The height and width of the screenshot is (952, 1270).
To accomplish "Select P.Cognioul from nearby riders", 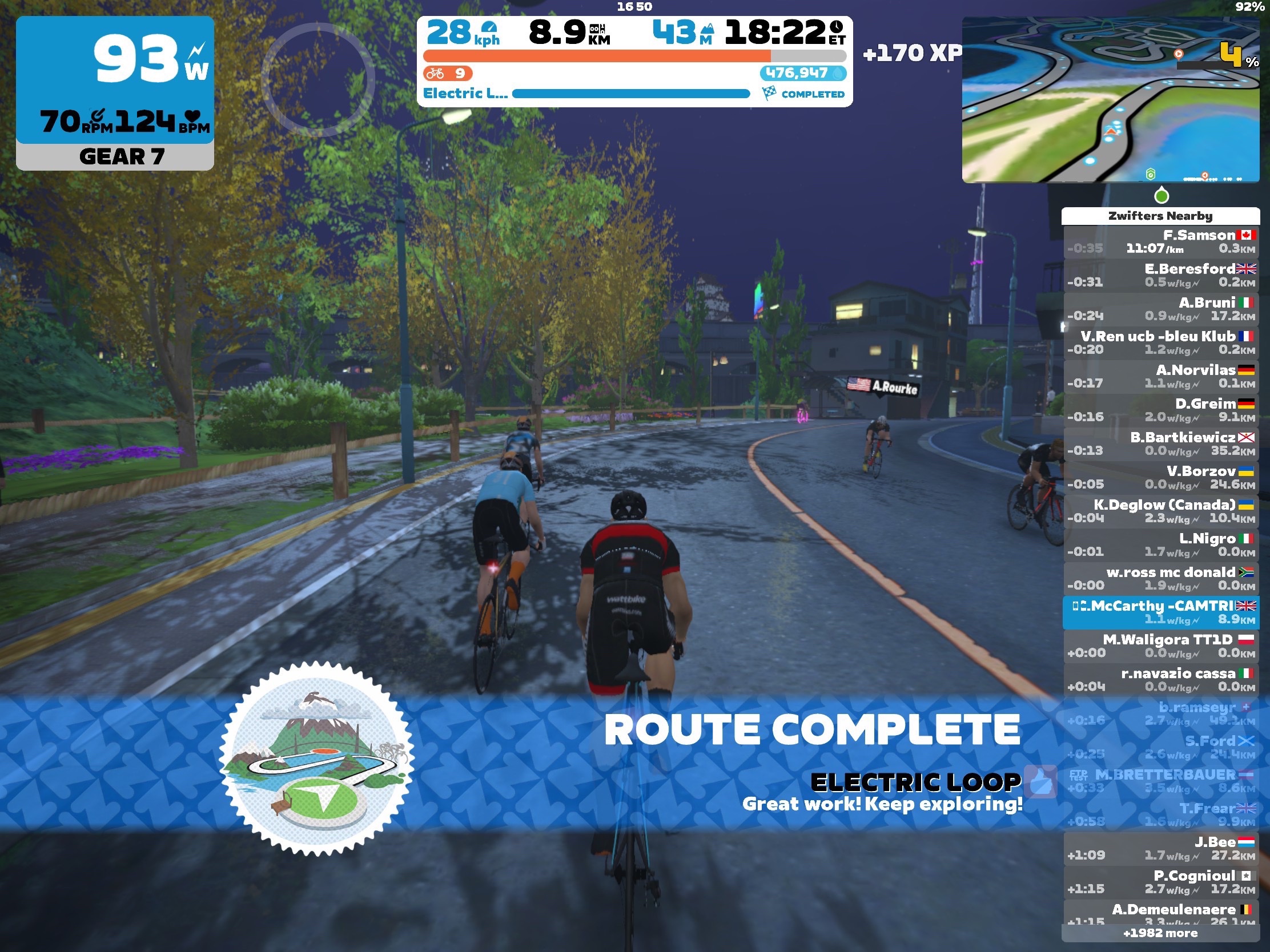I will click(x=1160, y=882).
